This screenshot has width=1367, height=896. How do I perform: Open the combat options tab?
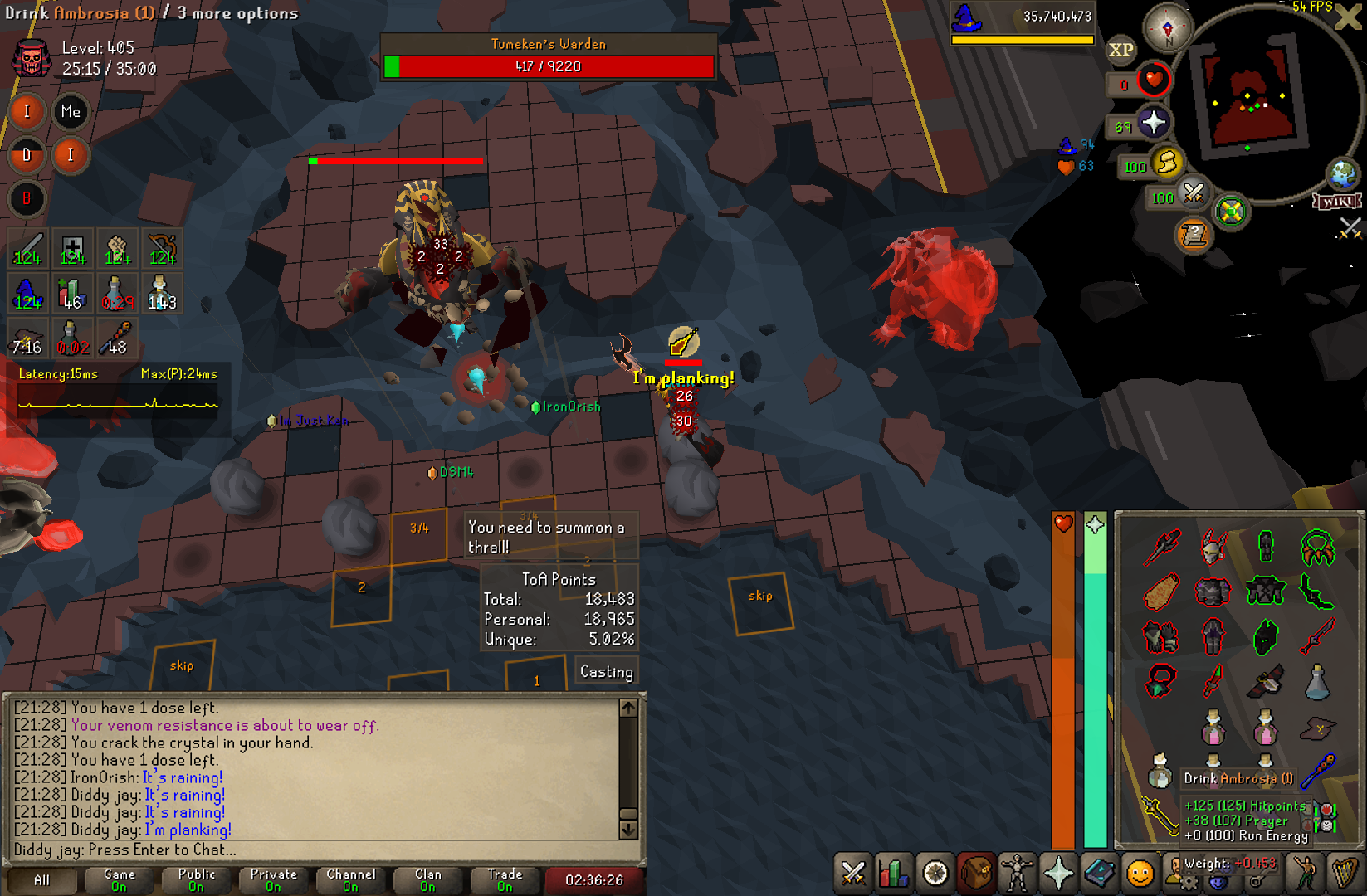pyautogui.click(x=853, y=873)
